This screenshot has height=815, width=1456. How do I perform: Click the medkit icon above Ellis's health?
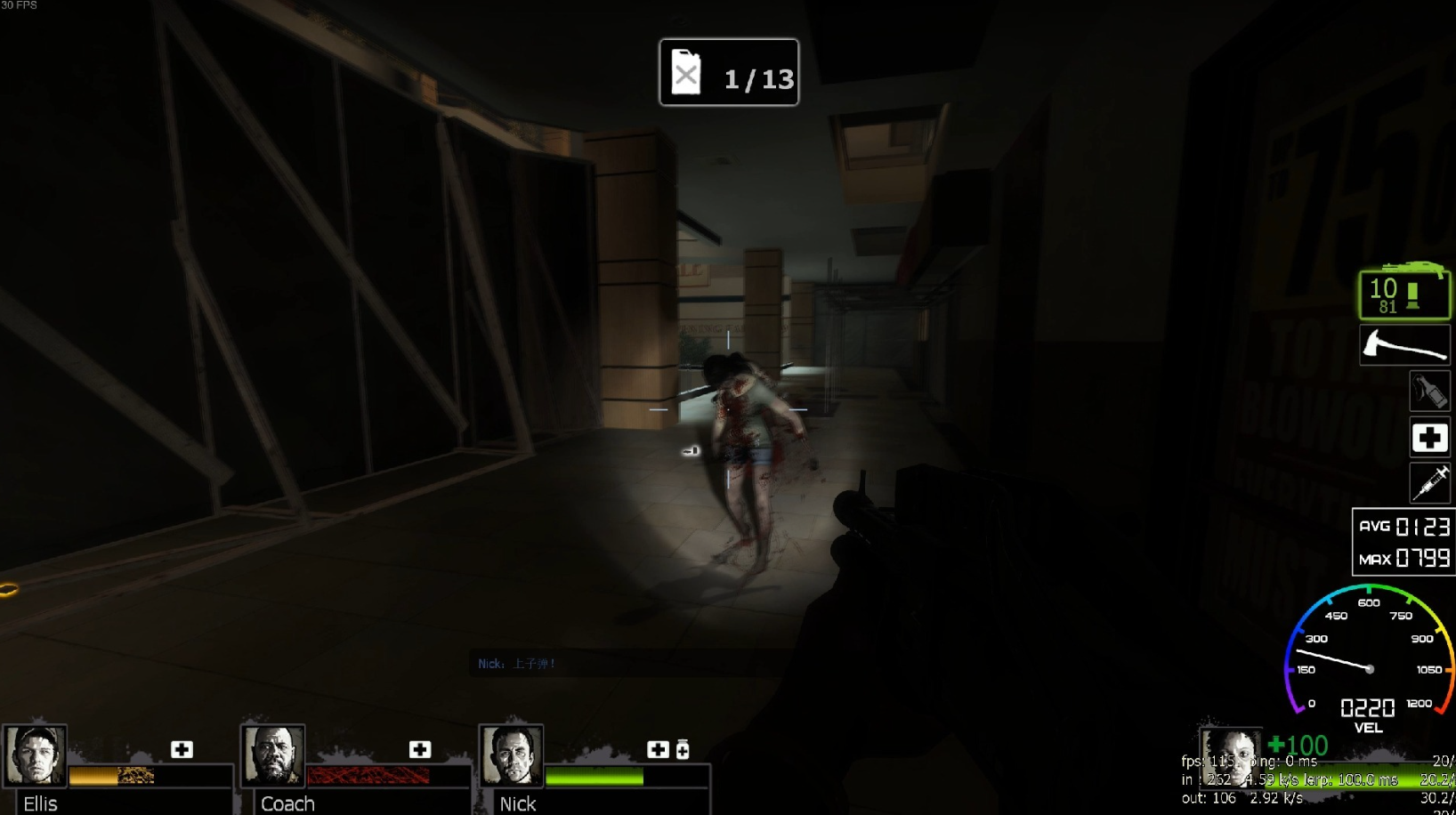[182, 749]
